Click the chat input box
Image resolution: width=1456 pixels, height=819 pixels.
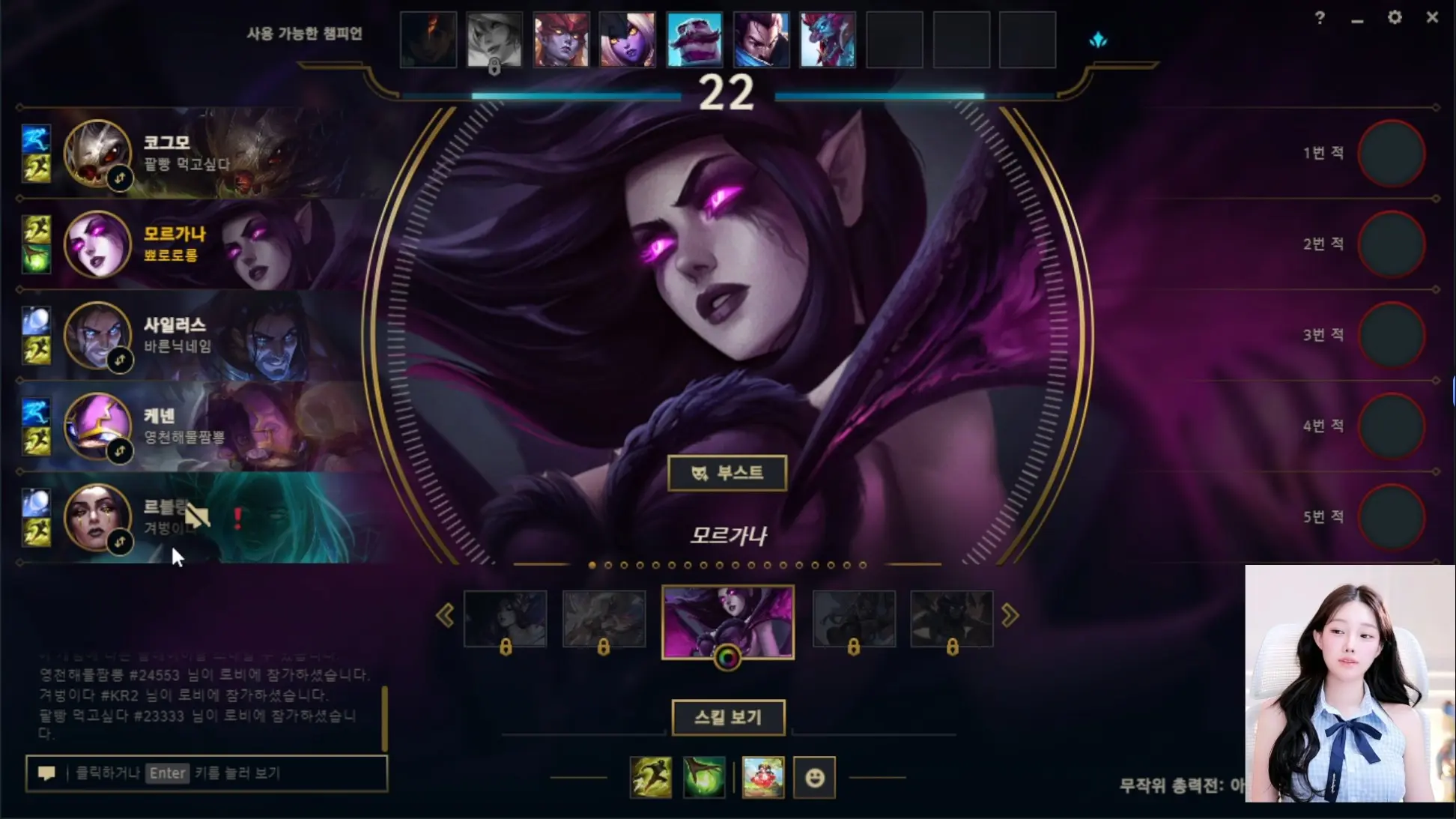tap(206, 773)
